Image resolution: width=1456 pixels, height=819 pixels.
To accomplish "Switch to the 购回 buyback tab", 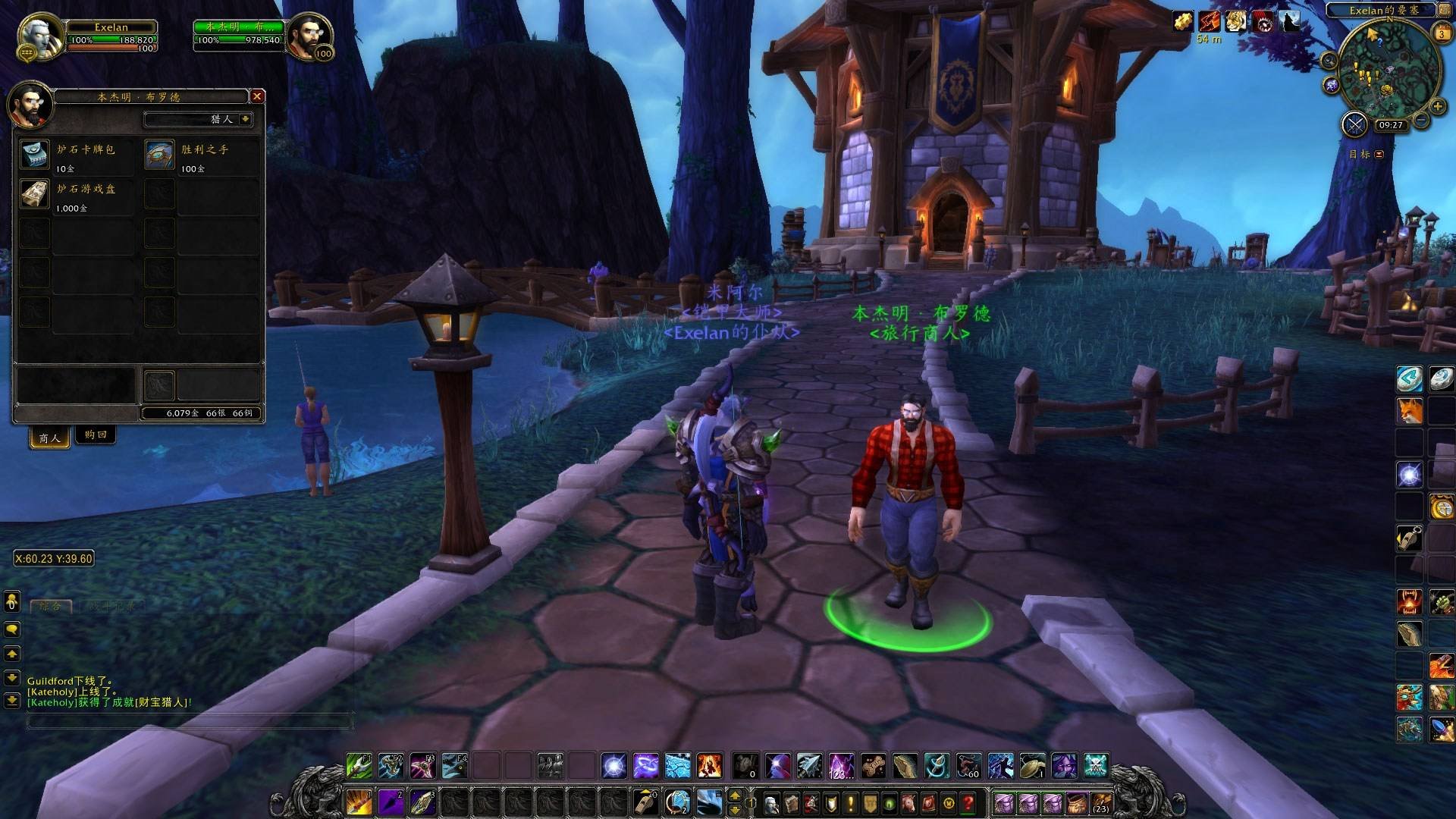I will pos(96,435).
